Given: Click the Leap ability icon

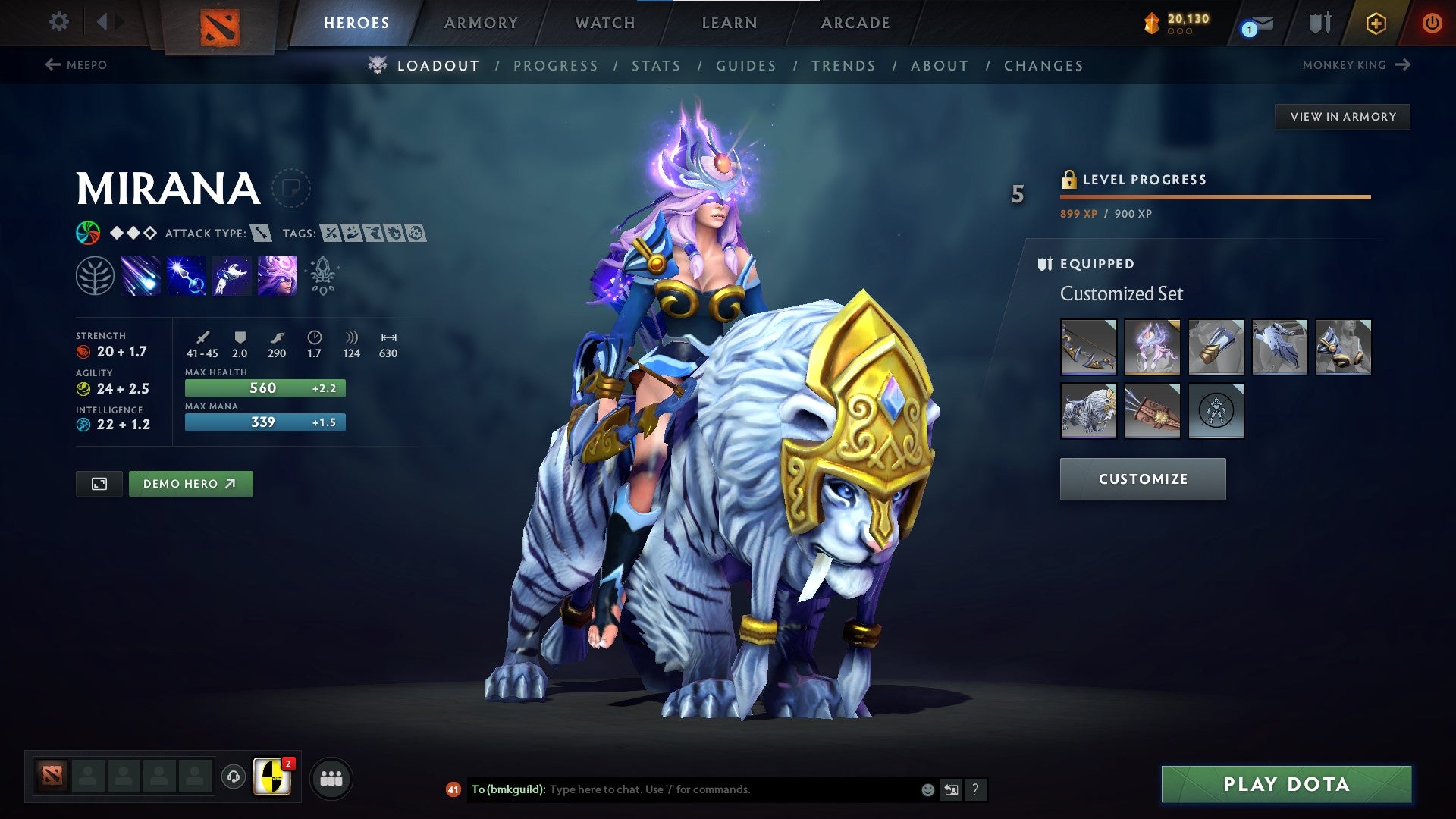Looking at the screenshot, I should tap(232, 275).
